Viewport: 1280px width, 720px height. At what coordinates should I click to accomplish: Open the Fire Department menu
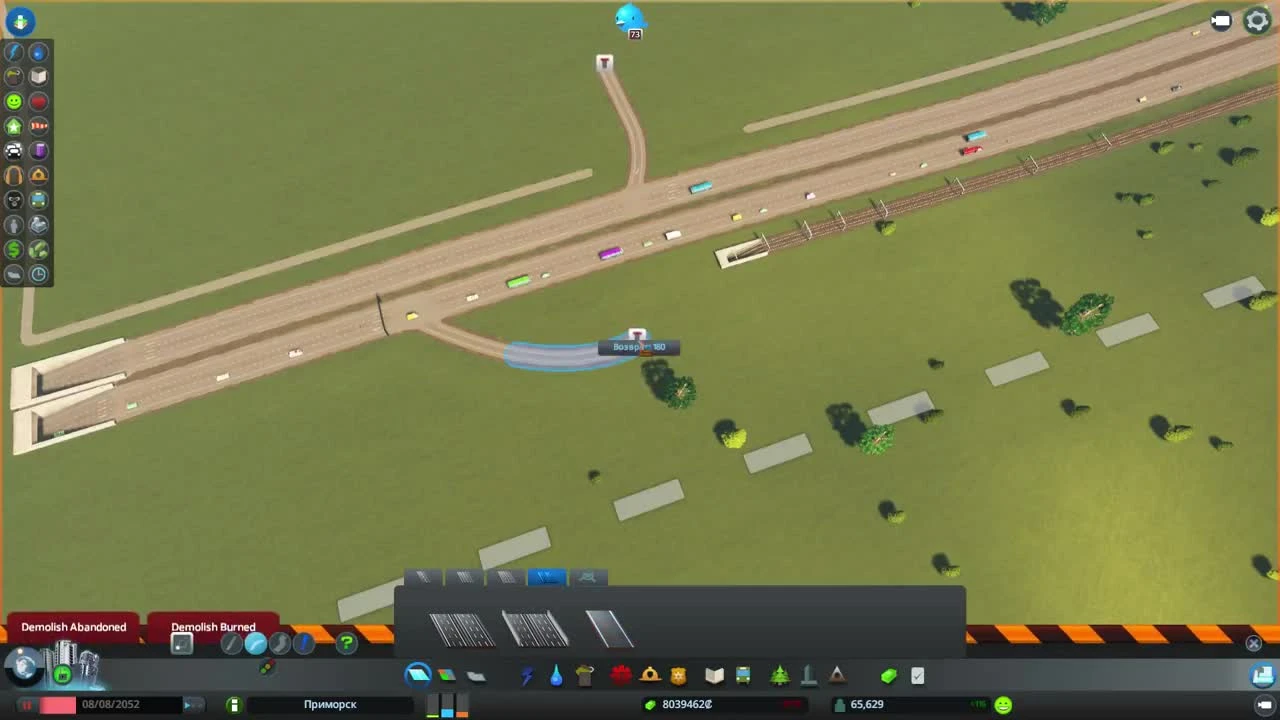(648, 675)
